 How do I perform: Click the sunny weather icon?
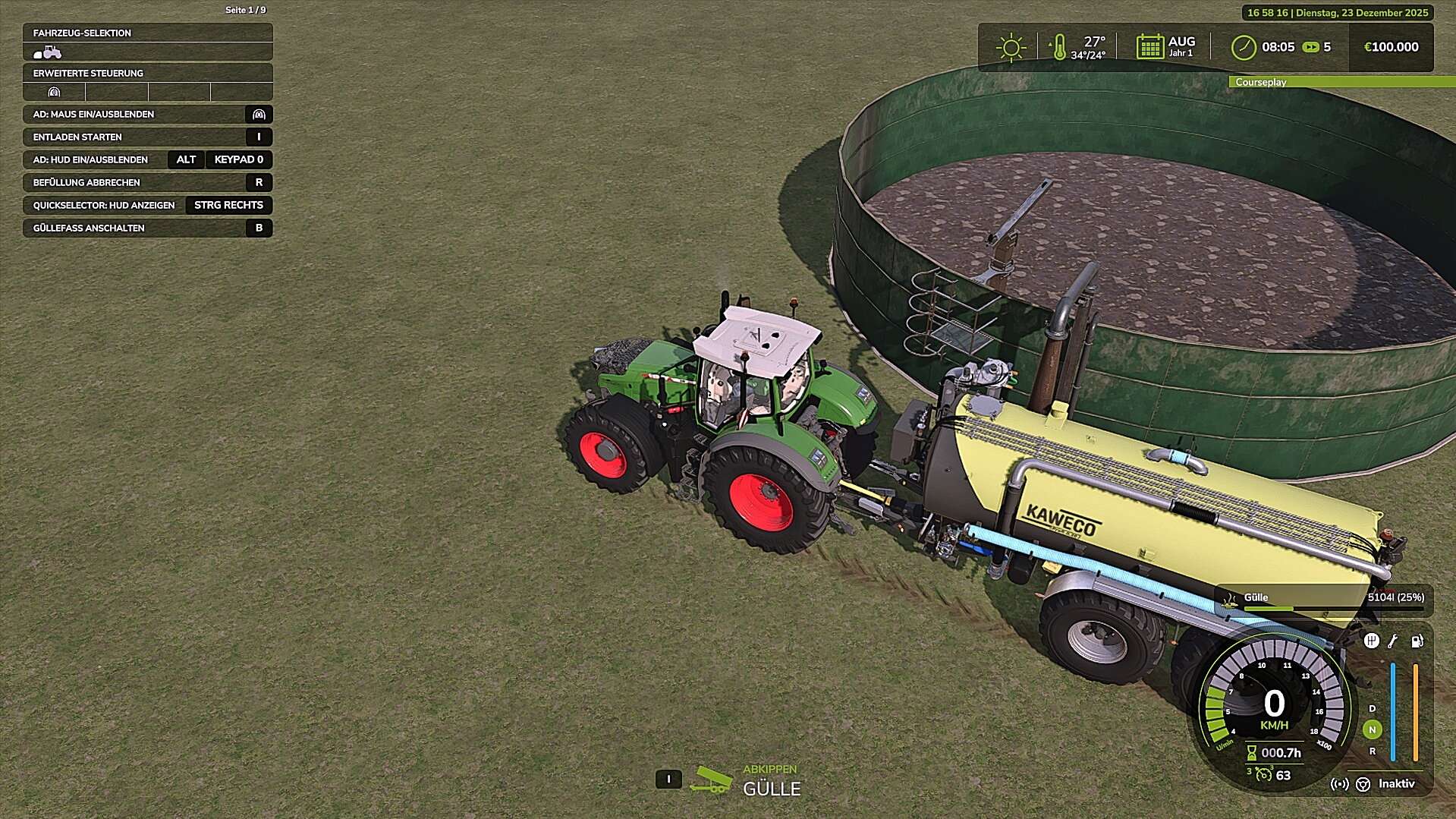[x=1011, y=47]
